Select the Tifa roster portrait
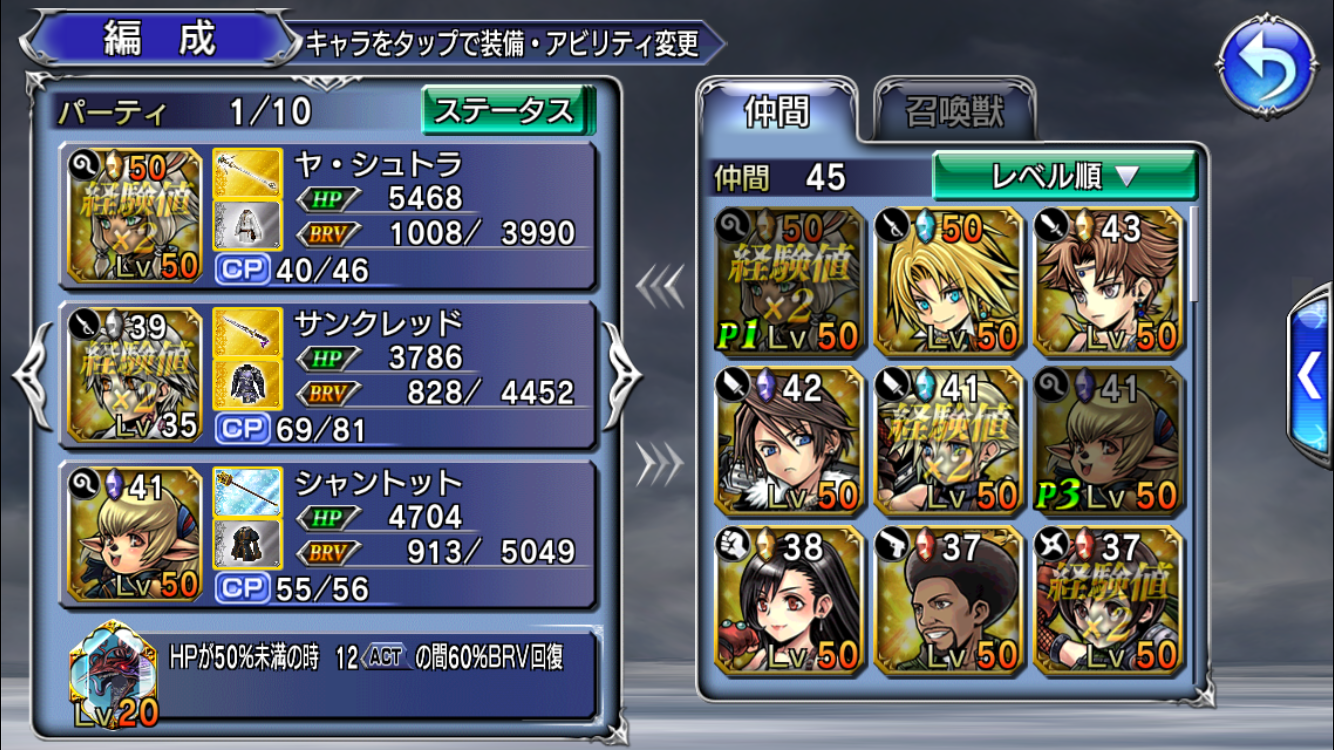The image size is (1334, 750). point(786,600)
